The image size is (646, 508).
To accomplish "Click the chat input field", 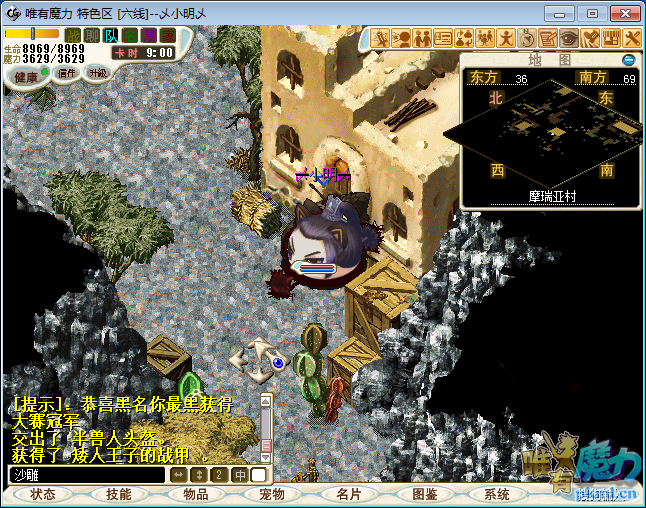I will [x=87, y=475].
